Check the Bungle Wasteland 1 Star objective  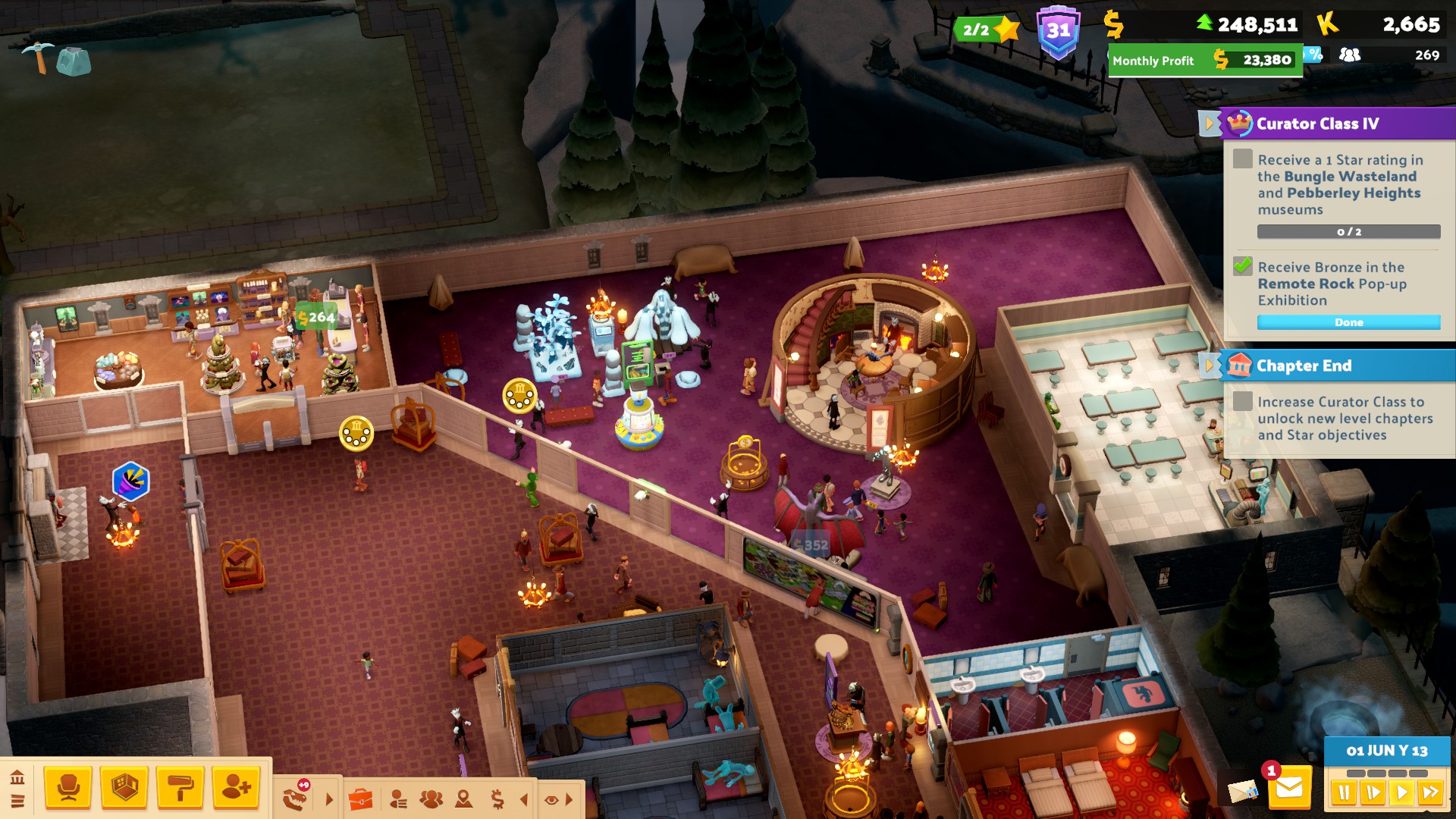[1243, 158]
